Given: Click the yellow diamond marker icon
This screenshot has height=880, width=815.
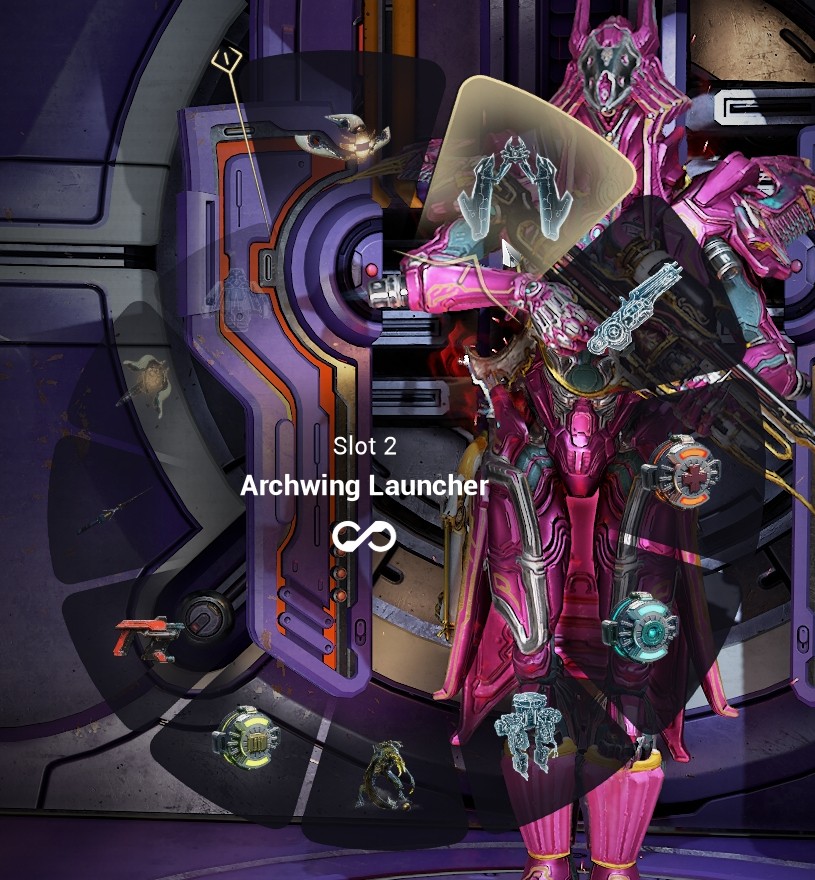Looking at the screenshot, I should tap(229, 59).
